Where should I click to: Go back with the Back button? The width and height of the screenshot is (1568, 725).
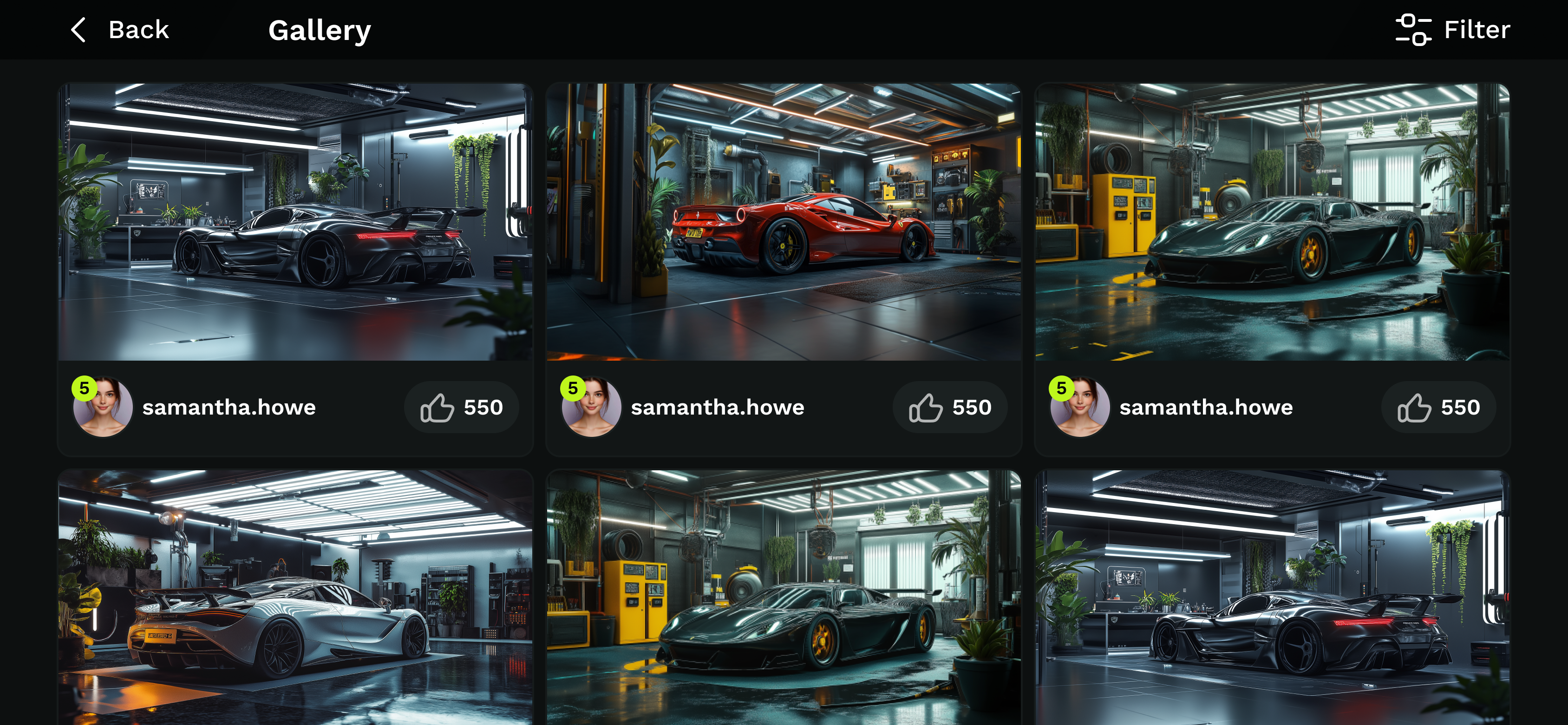click(x=120, y=30)
